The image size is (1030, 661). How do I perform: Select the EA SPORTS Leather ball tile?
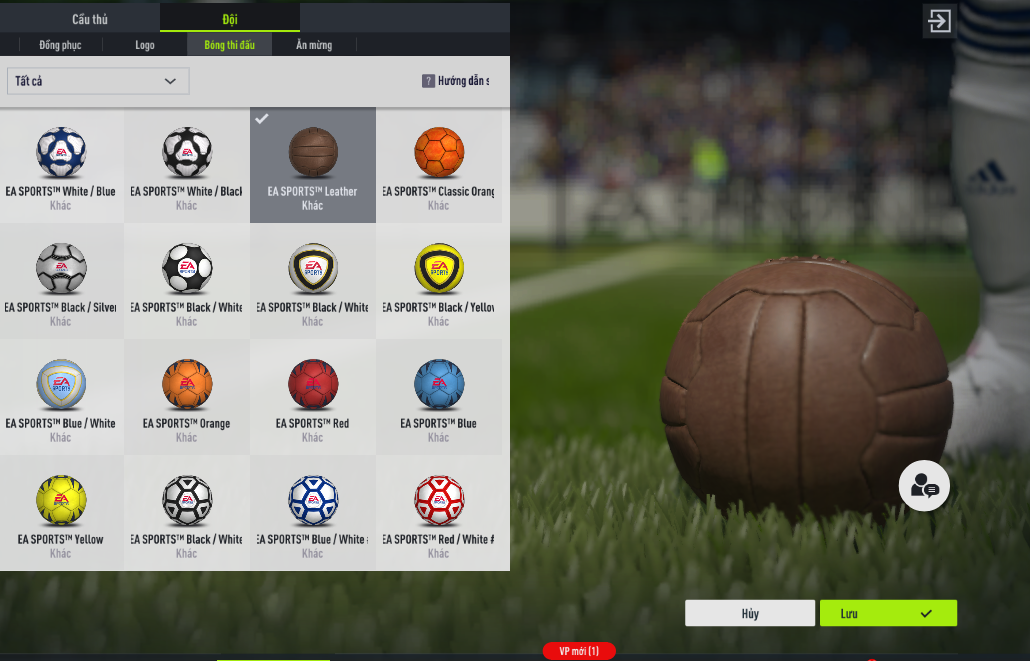pos(313,165)
